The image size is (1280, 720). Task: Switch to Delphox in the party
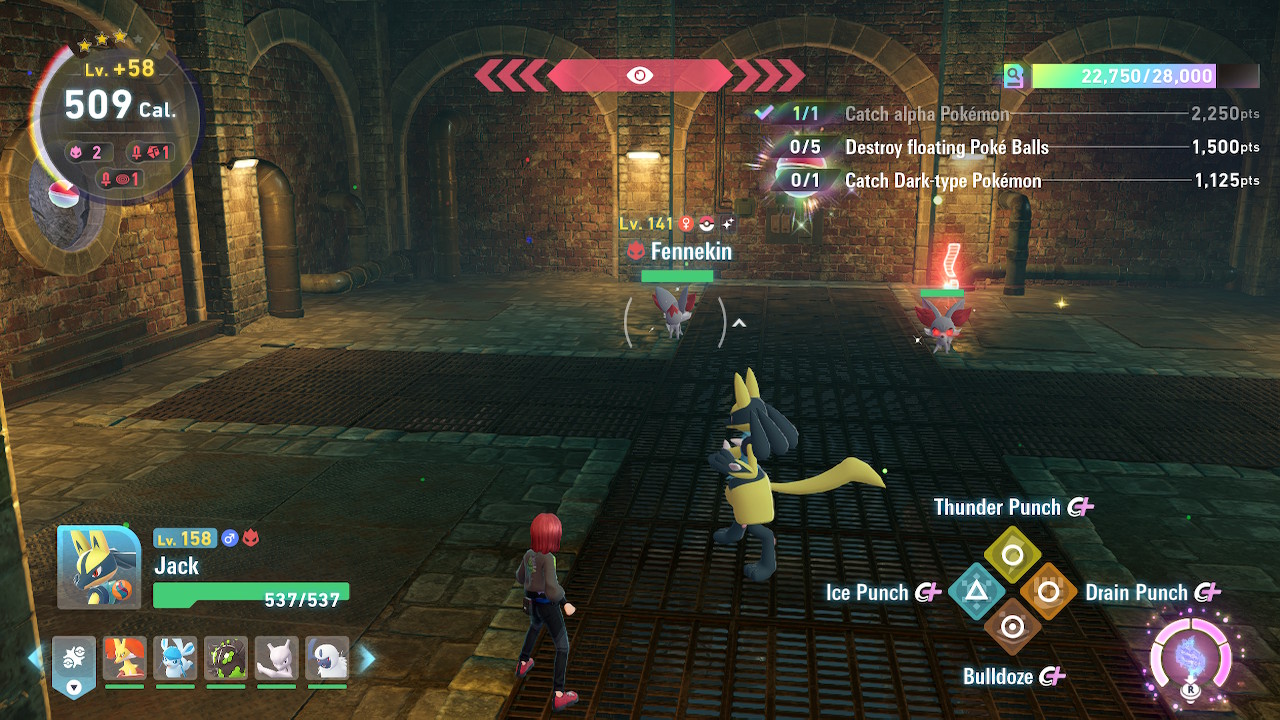(x=125, y=659)
